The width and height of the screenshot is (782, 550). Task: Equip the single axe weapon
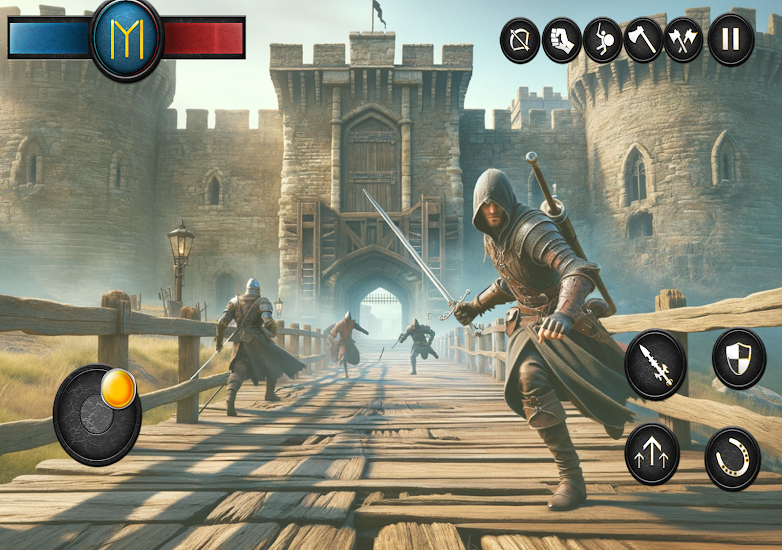click(644, 41)
